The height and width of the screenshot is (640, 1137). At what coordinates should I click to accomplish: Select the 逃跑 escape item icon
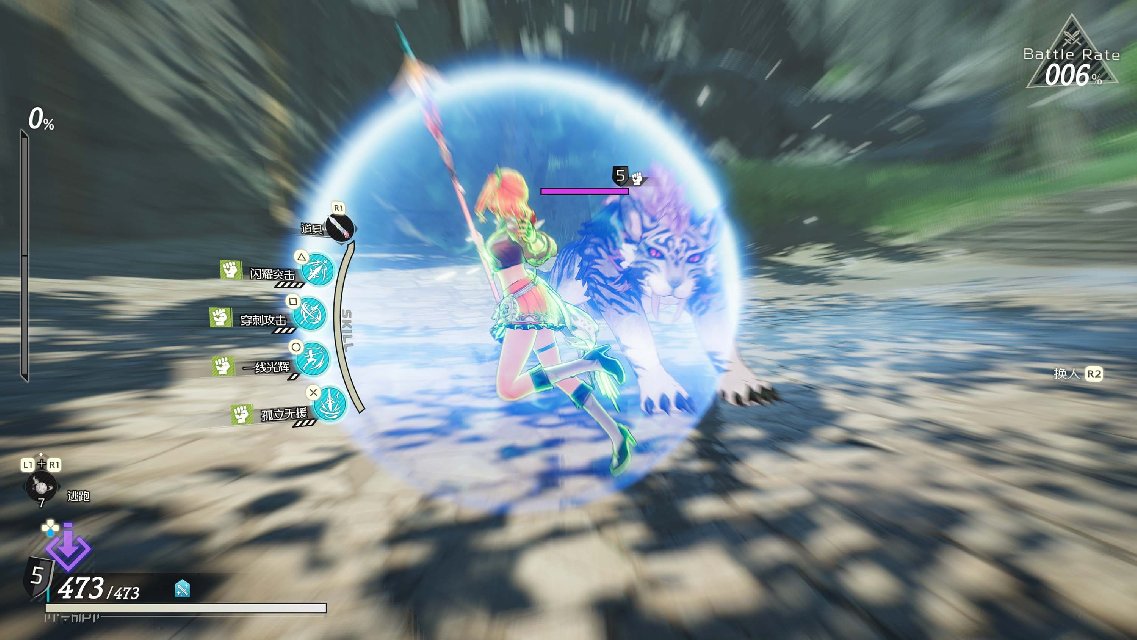pyautogui.click(x=43, y=487)
